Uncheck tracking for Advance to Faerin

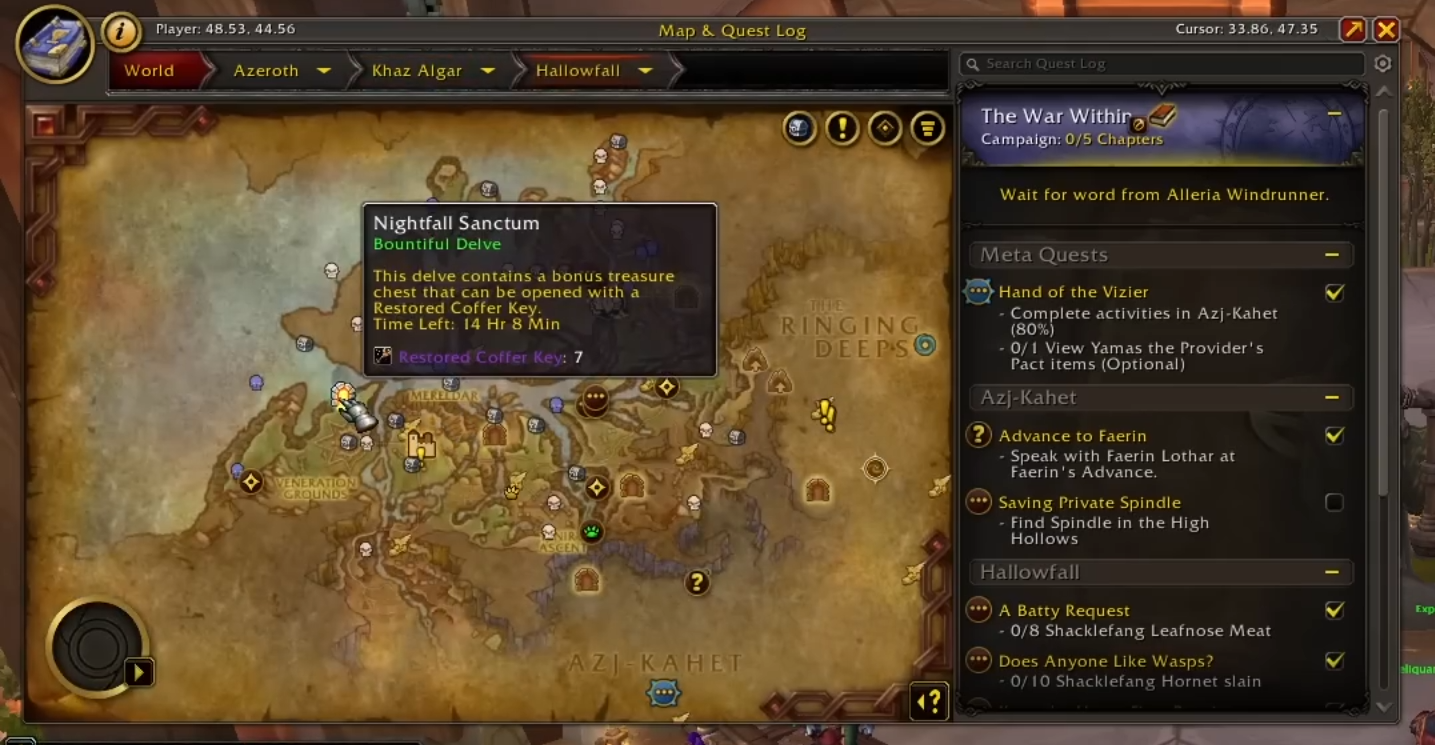coord(1334,435)
